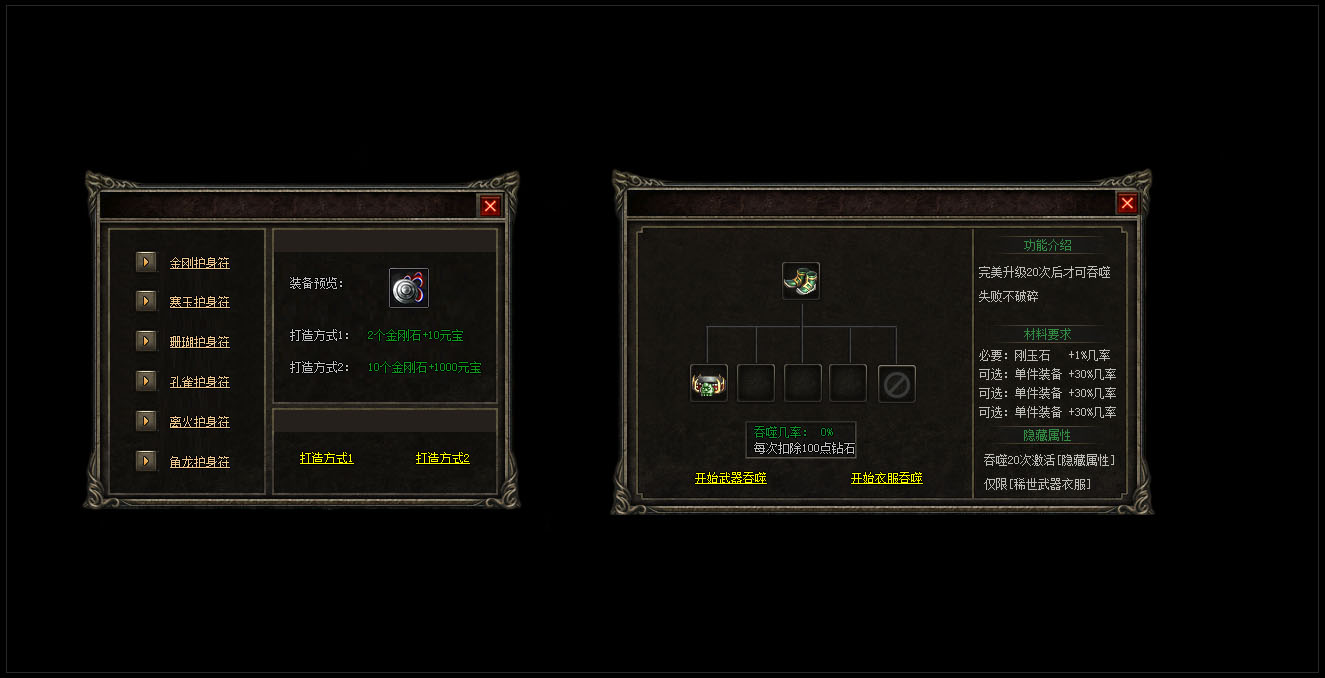Pick the 珊瑚护身符 amulet
Image resolution: width=1325 pixels, height=678 pixels.
tap(199, 342)
